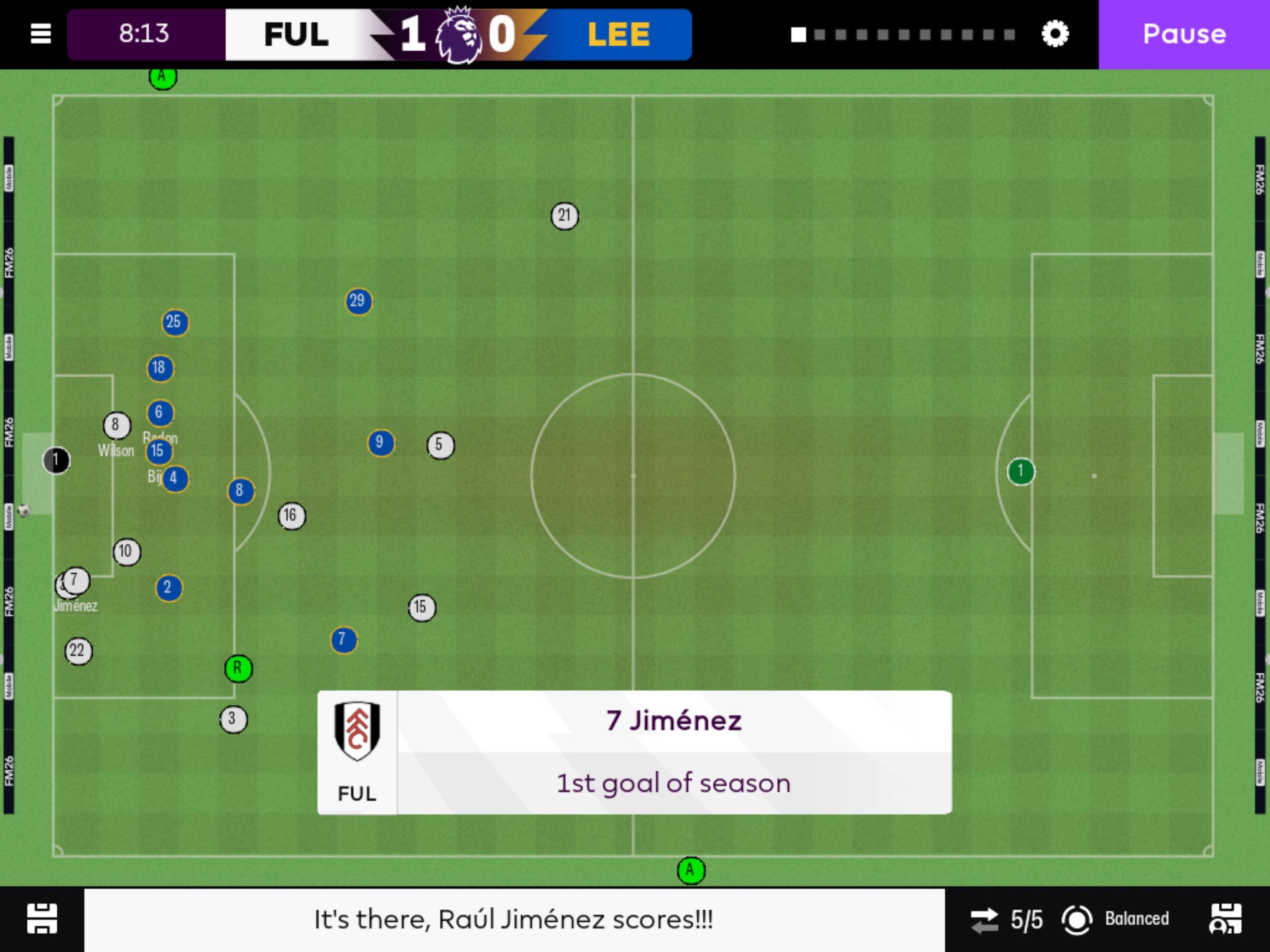1270x952 pixels.
Task: Open the tactics icon at bottom-left
Action: 43,919
